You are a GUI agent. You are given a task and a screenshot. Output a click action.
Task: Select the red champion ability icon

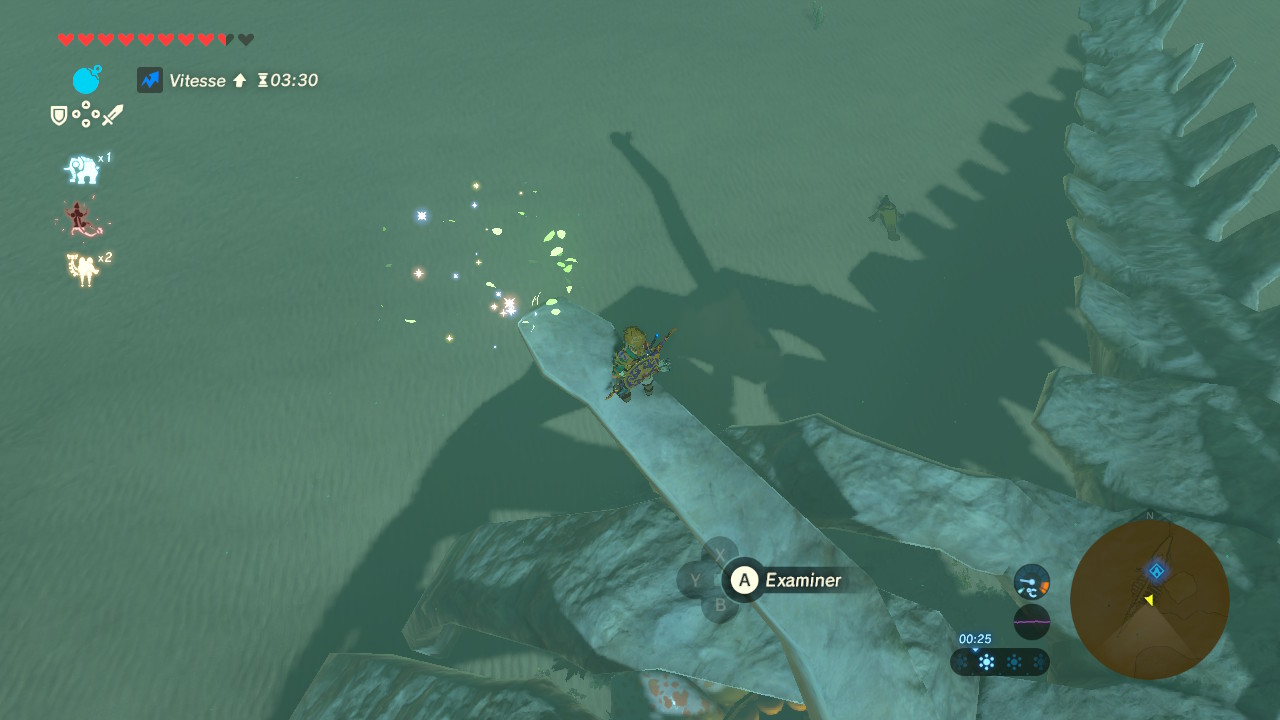pos(80,219)
